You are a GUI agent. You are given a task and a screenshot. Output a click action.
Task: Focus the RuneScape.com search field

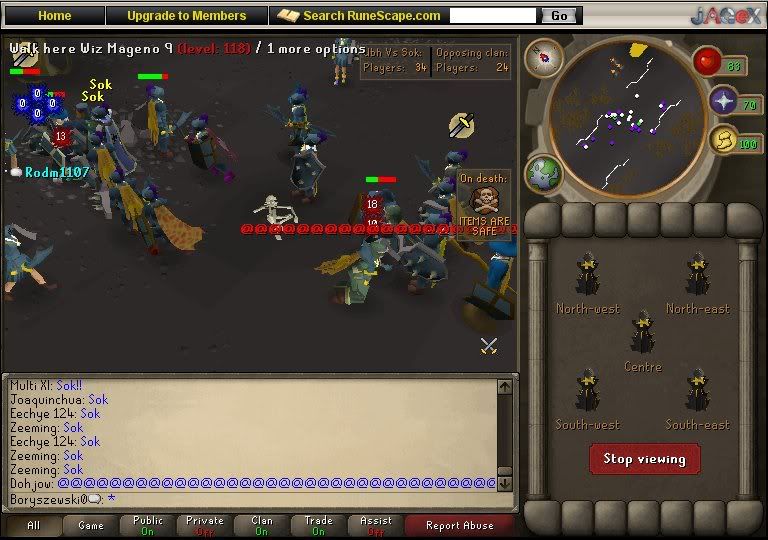493,16
